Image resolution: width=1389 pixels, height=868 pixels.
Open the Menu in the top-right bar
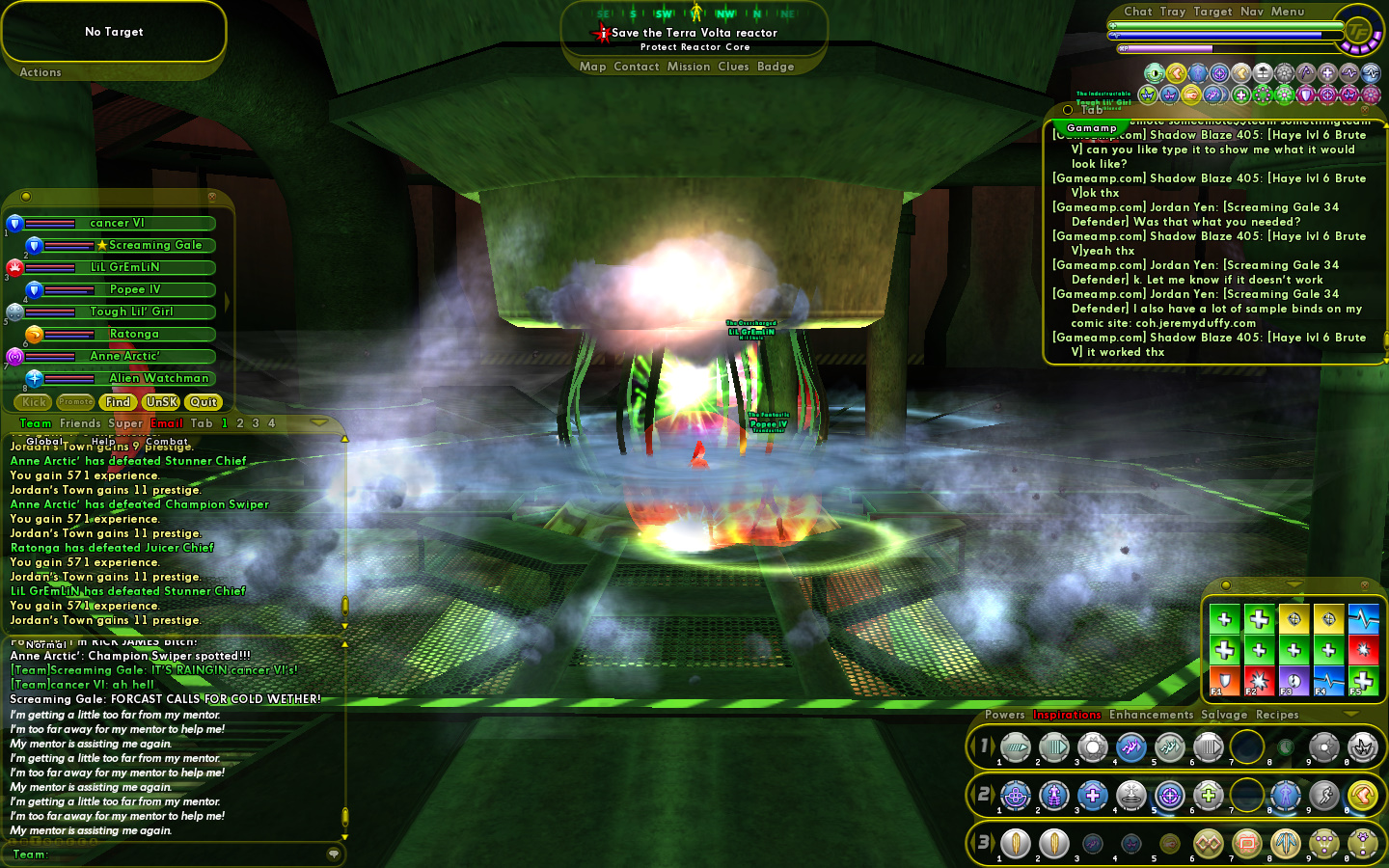[x=1287, y=12]
